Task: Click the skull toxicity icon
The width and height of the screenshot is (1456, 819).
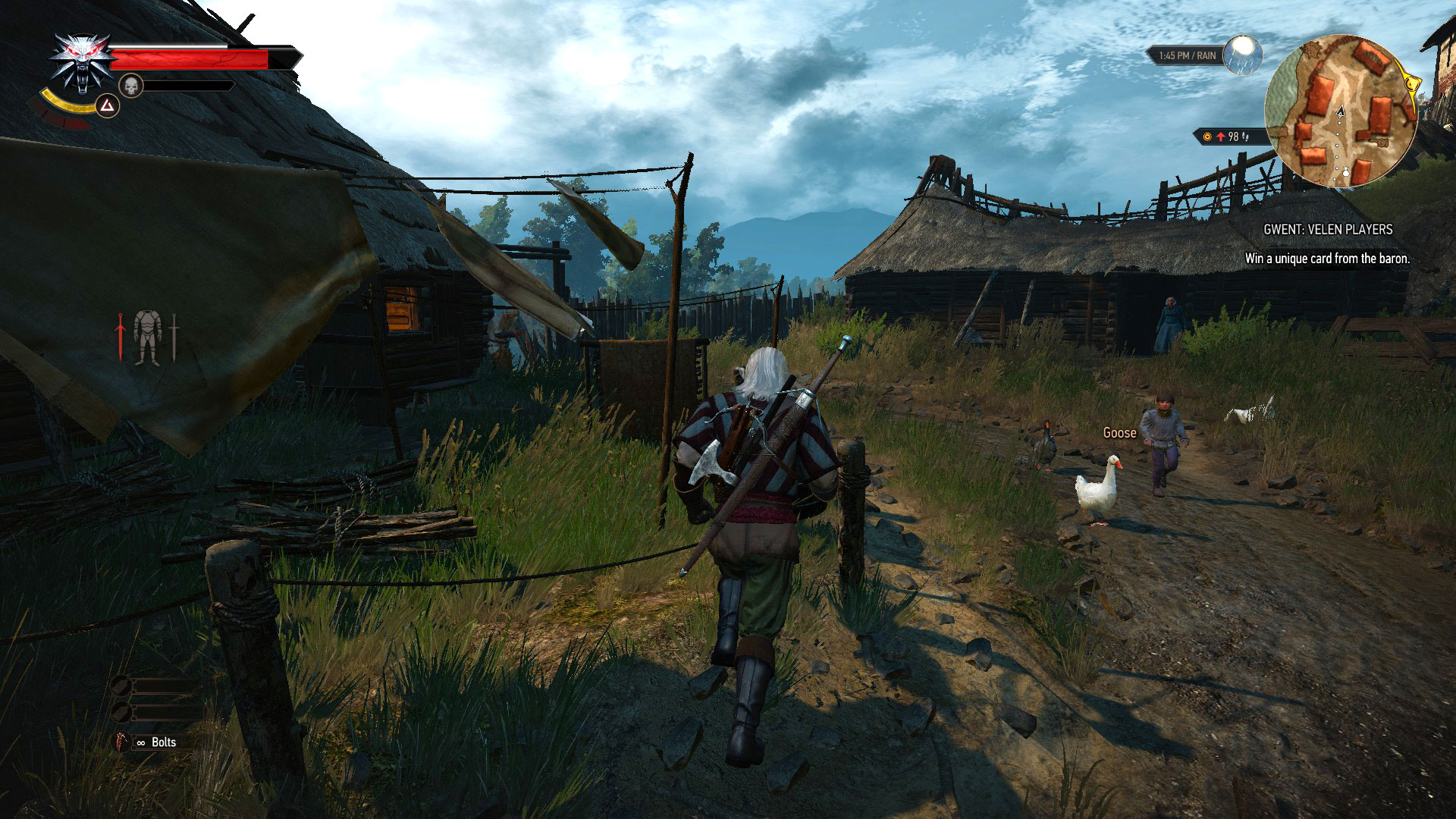Action: [131, 86]
